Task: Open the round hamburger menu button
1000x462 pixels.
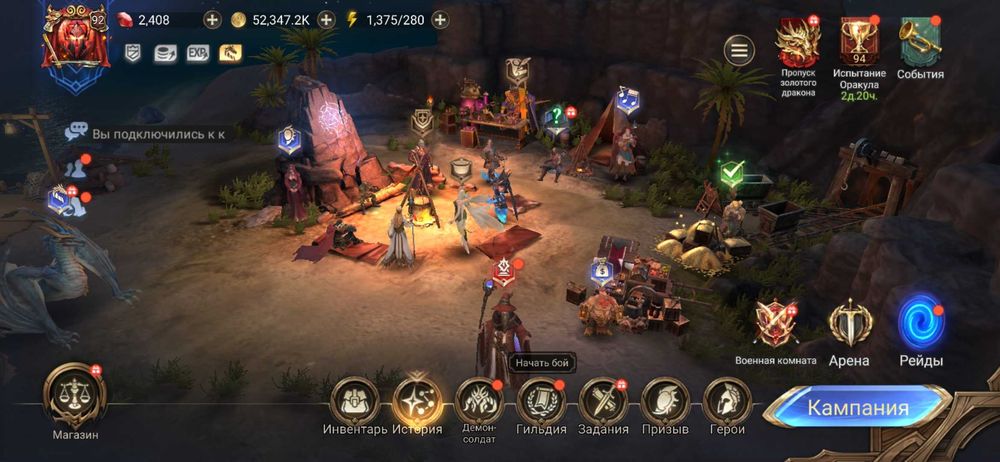Action: click(739, 50)
